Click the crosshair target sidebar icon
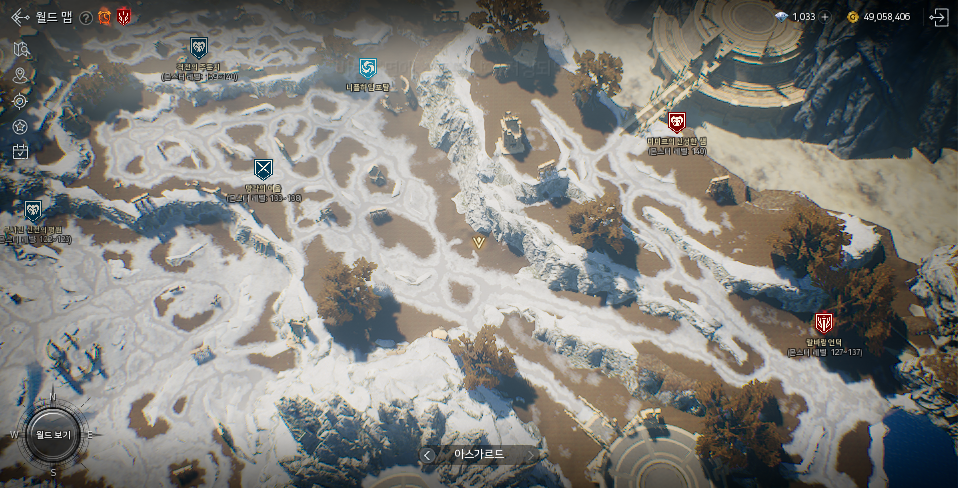This screenshot has height=488, width=958. coord(20,101)
